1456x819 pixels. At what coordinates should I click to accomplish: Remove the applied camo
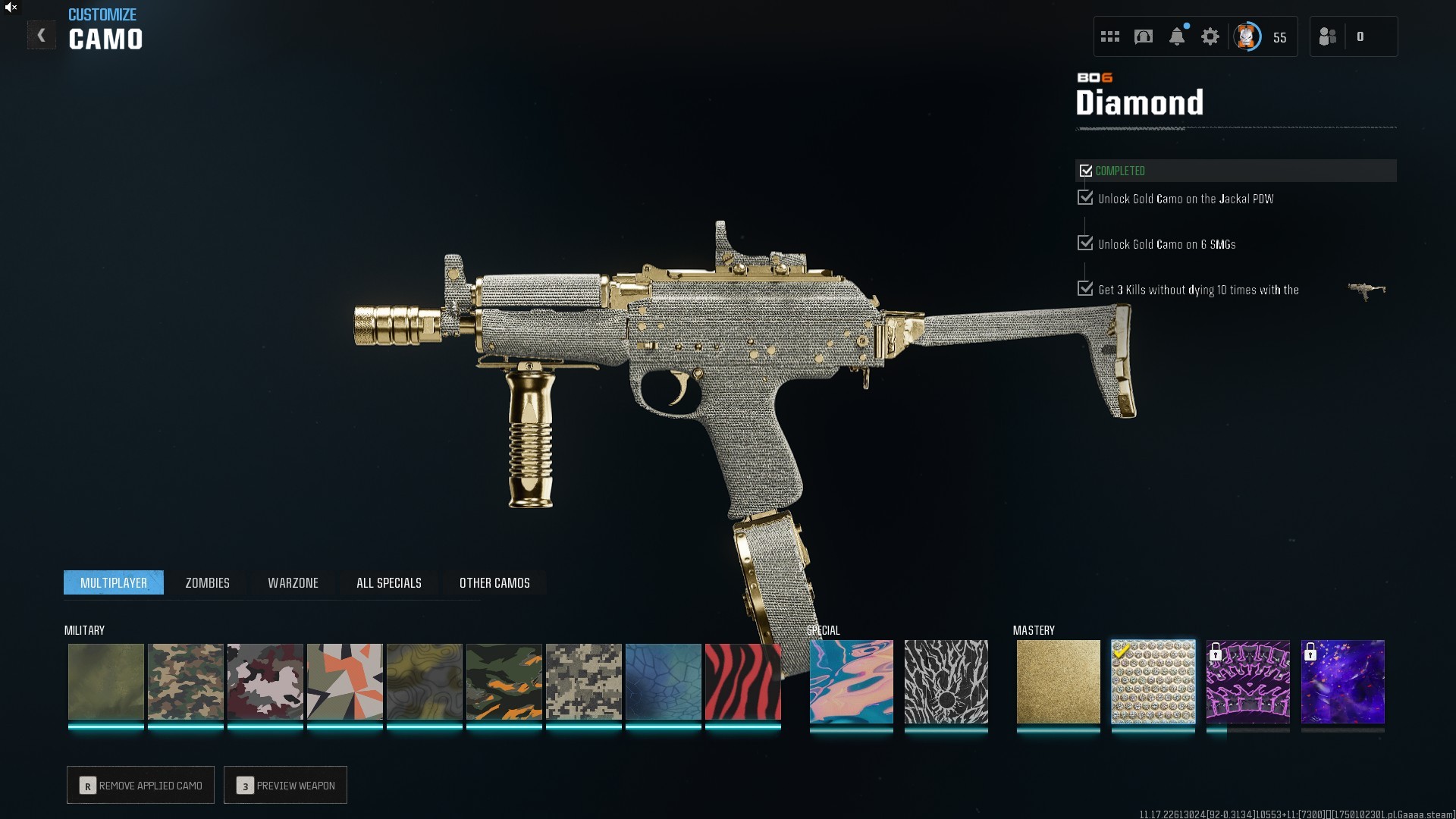141,785
